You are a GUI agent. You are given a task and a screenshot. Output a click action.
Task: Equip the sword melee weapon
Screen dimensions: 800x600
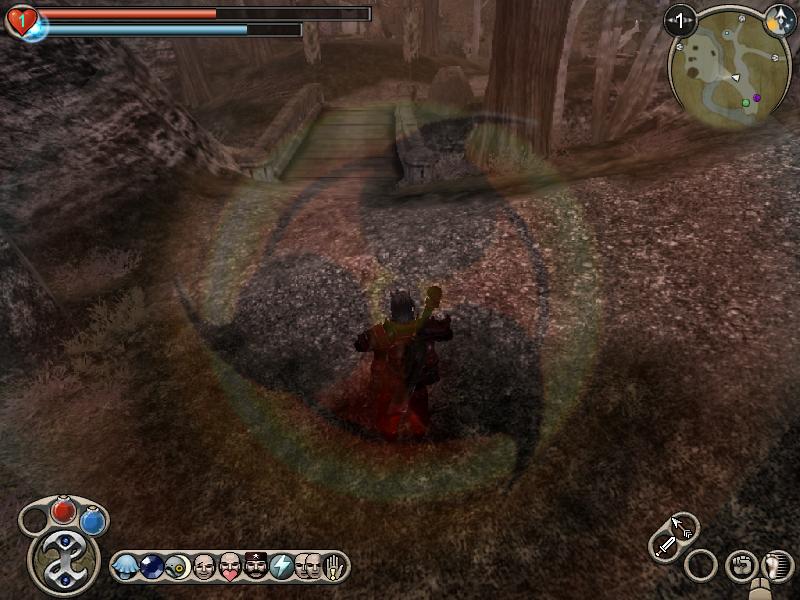[665, 545]
